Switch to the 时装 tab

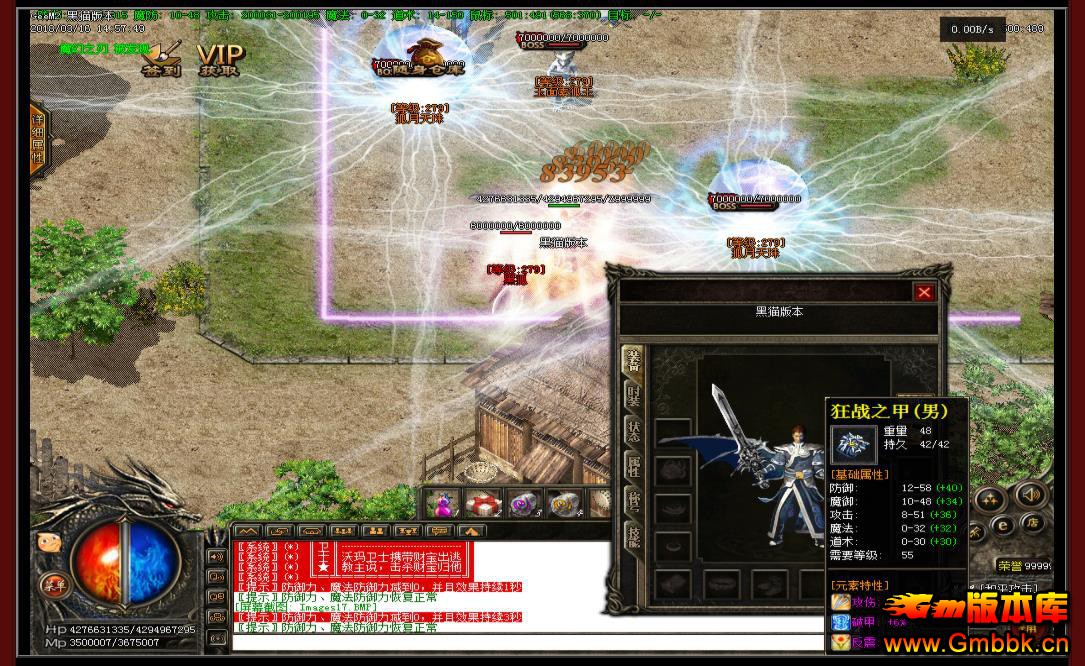pos(633,393)
